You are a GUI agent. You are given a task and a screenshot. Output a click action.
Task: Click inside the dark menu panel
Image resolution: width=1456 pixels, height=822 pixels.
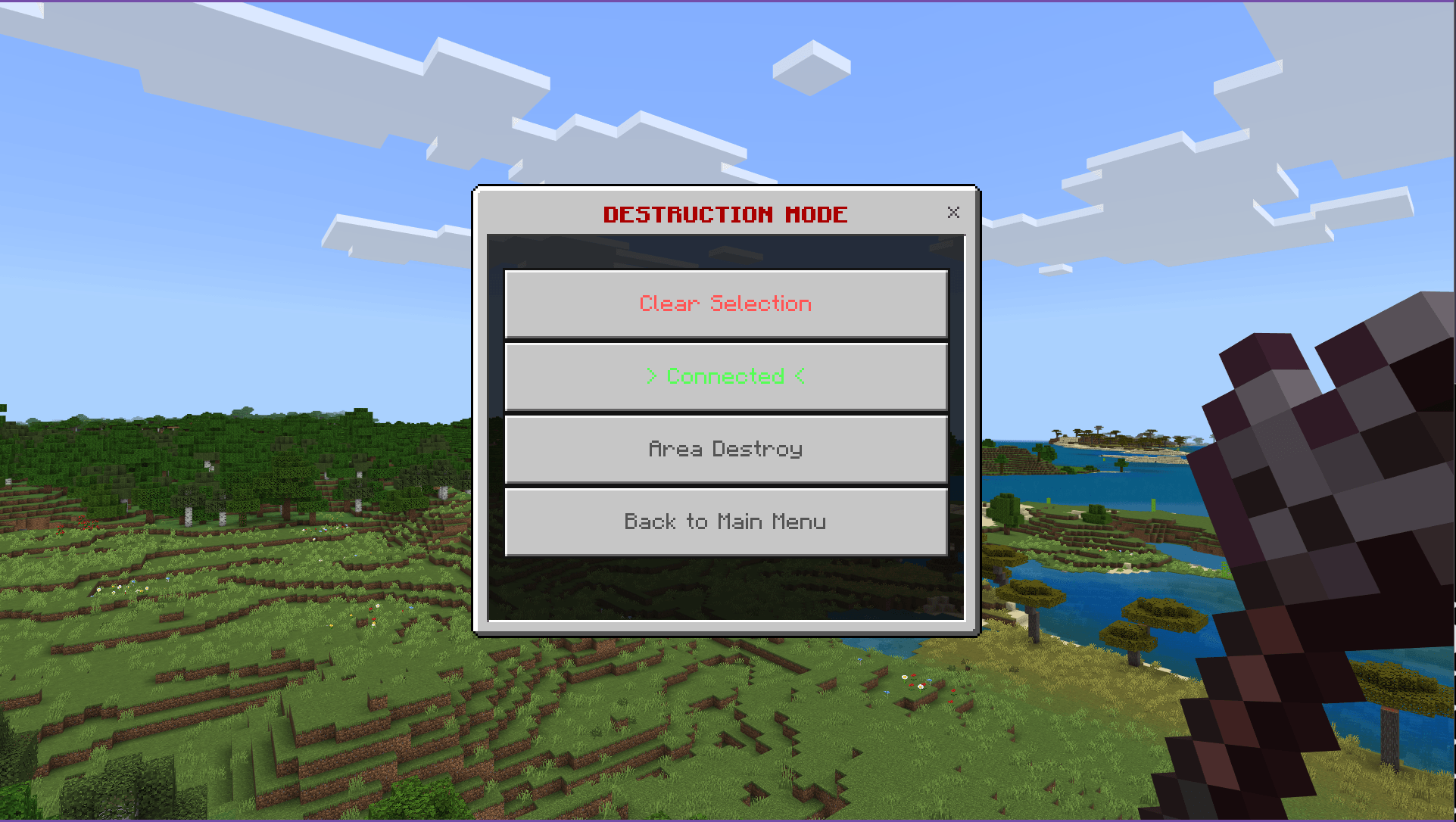[x=725, y=590]
